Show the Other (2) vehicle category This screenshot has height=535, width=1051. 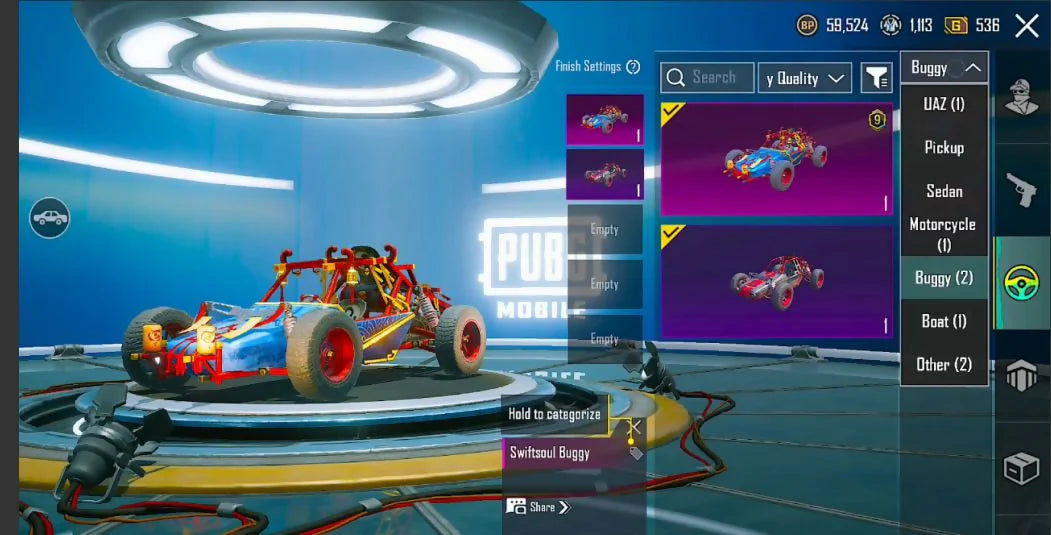click(x=943, y=364)
